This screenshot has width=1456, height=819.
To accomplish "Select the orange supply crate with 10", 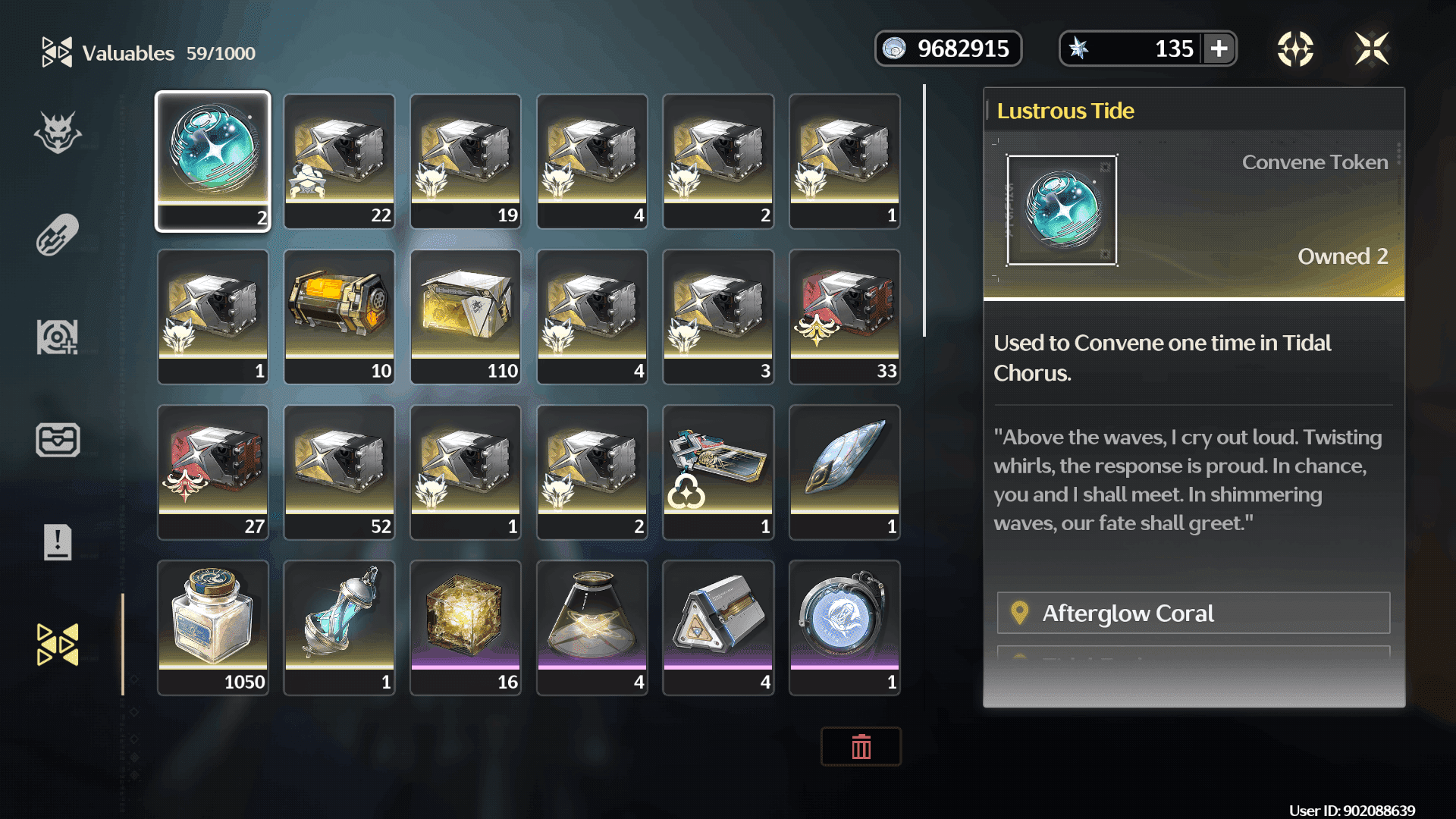I will [339, 316].
